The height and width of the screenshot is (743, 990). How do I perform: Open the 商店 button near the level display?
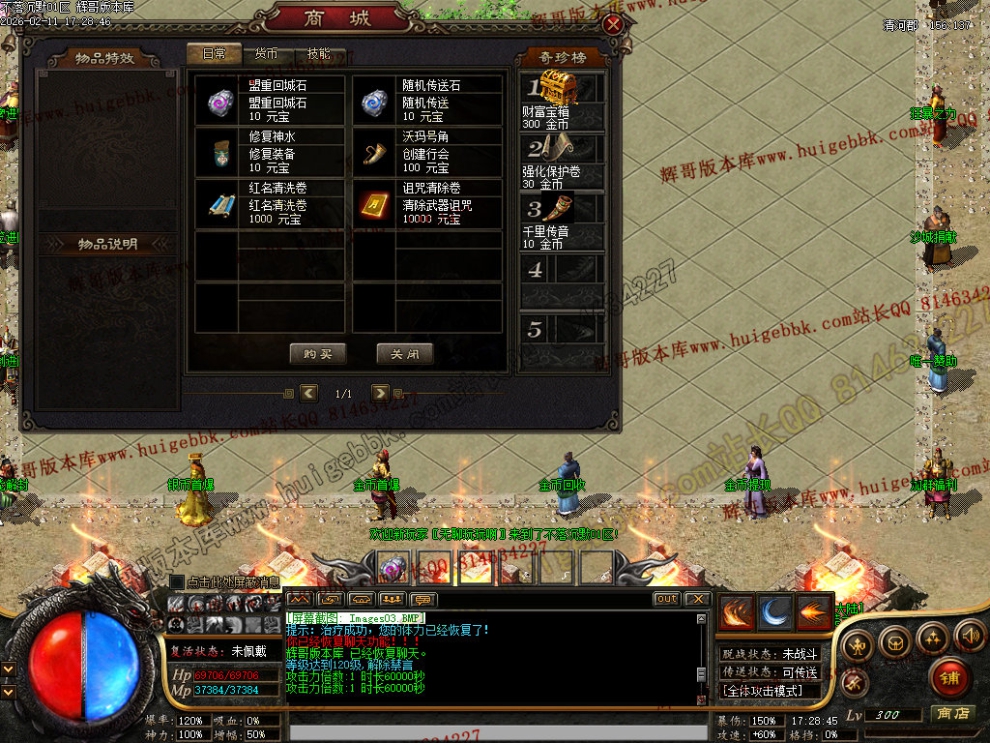(952, 713)
